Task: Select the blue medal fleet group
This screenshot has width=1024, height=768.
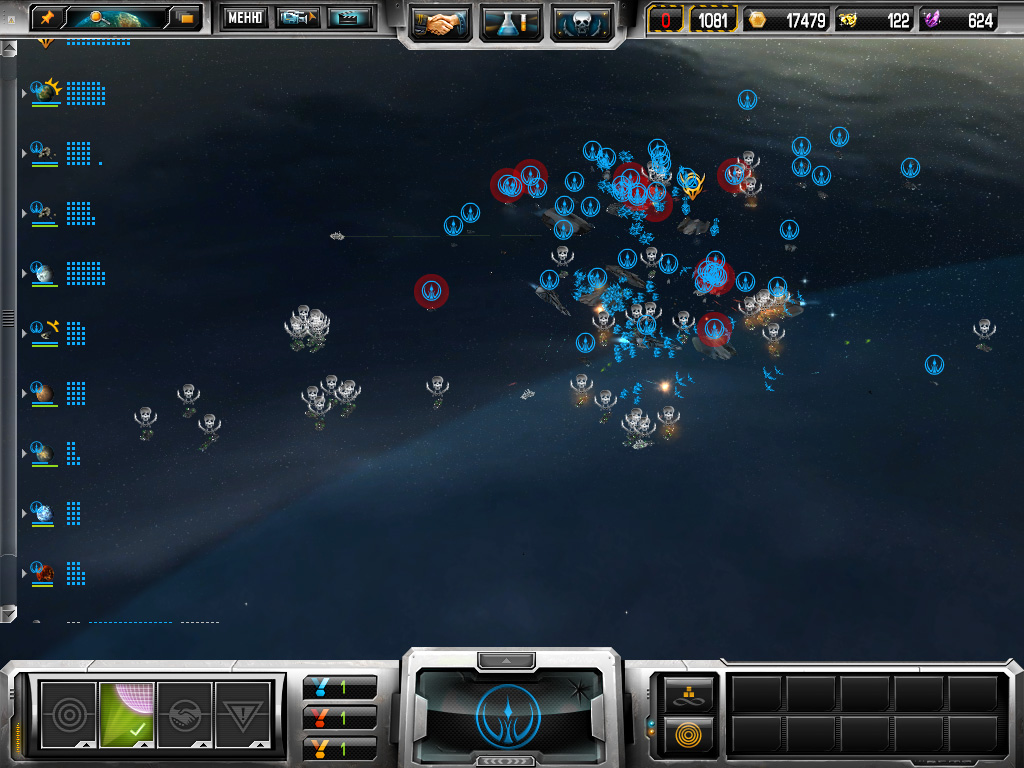Action: (340, 688)
